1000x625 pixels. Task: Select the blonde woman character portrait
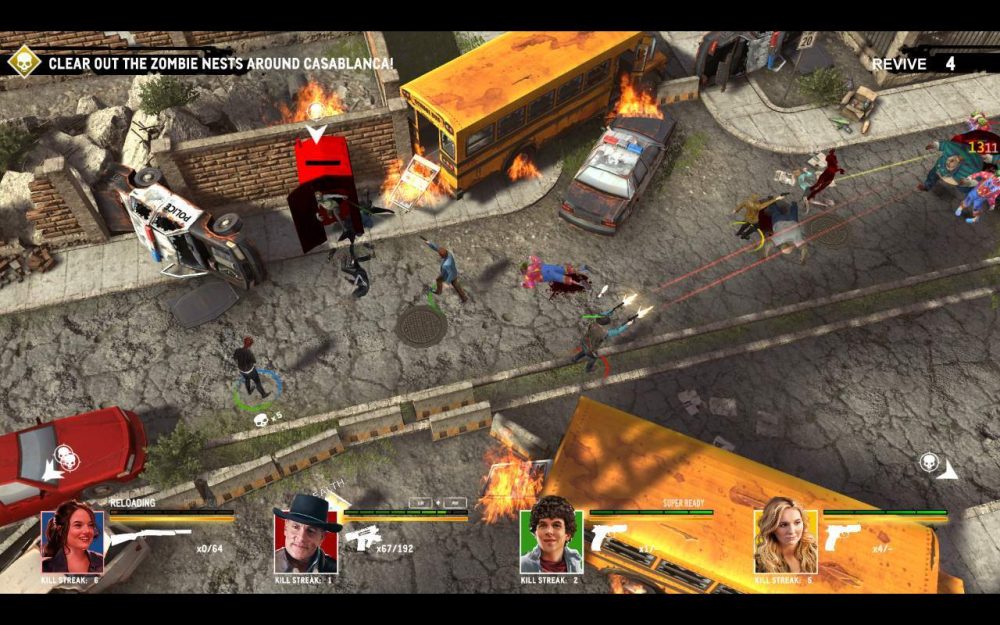coord(785,541)
